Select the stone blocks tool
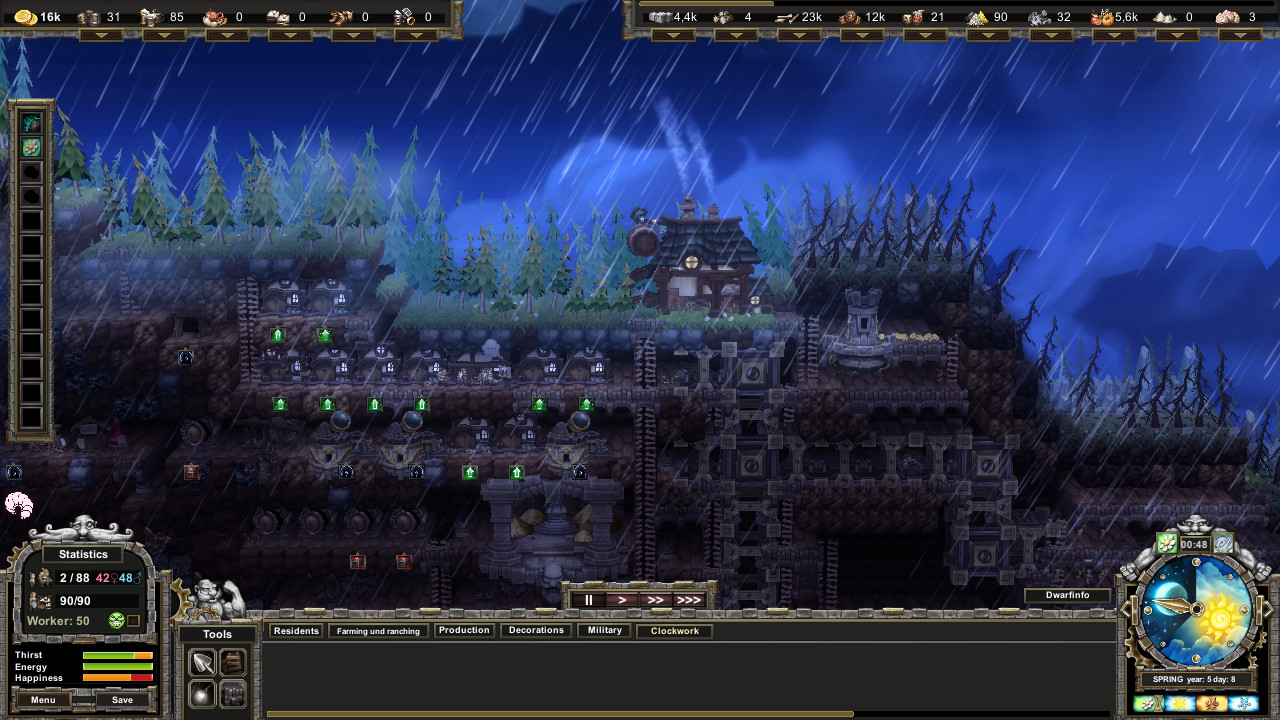The width and height of the screenshot is (1280, 720). coord(232,693)
